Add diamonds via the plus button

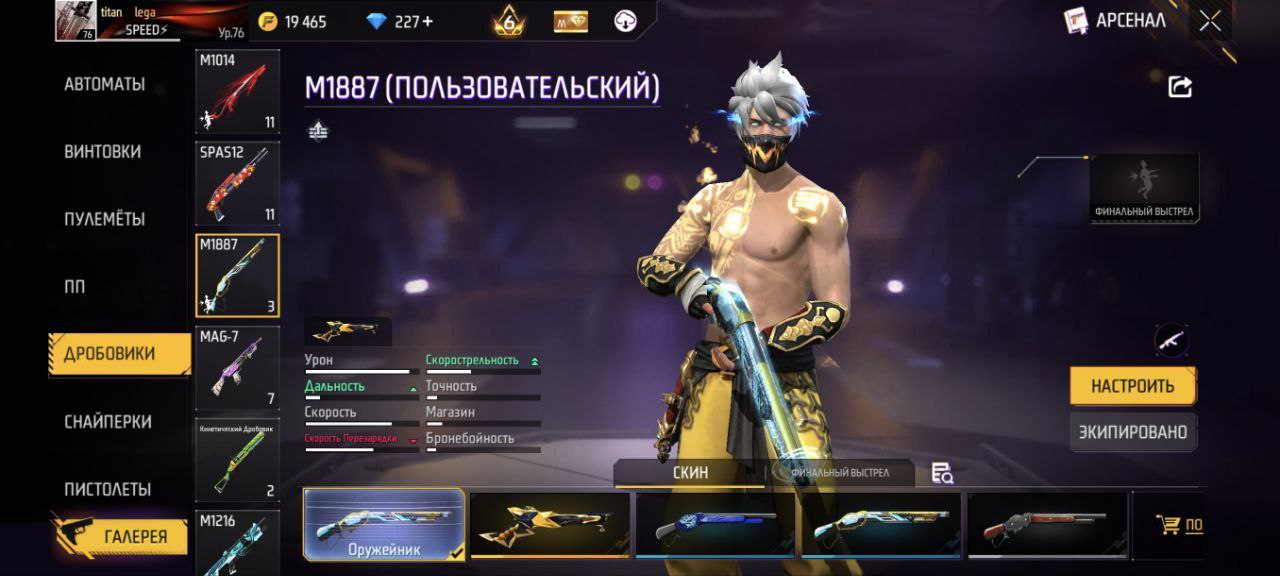click(x=428, y=22)
